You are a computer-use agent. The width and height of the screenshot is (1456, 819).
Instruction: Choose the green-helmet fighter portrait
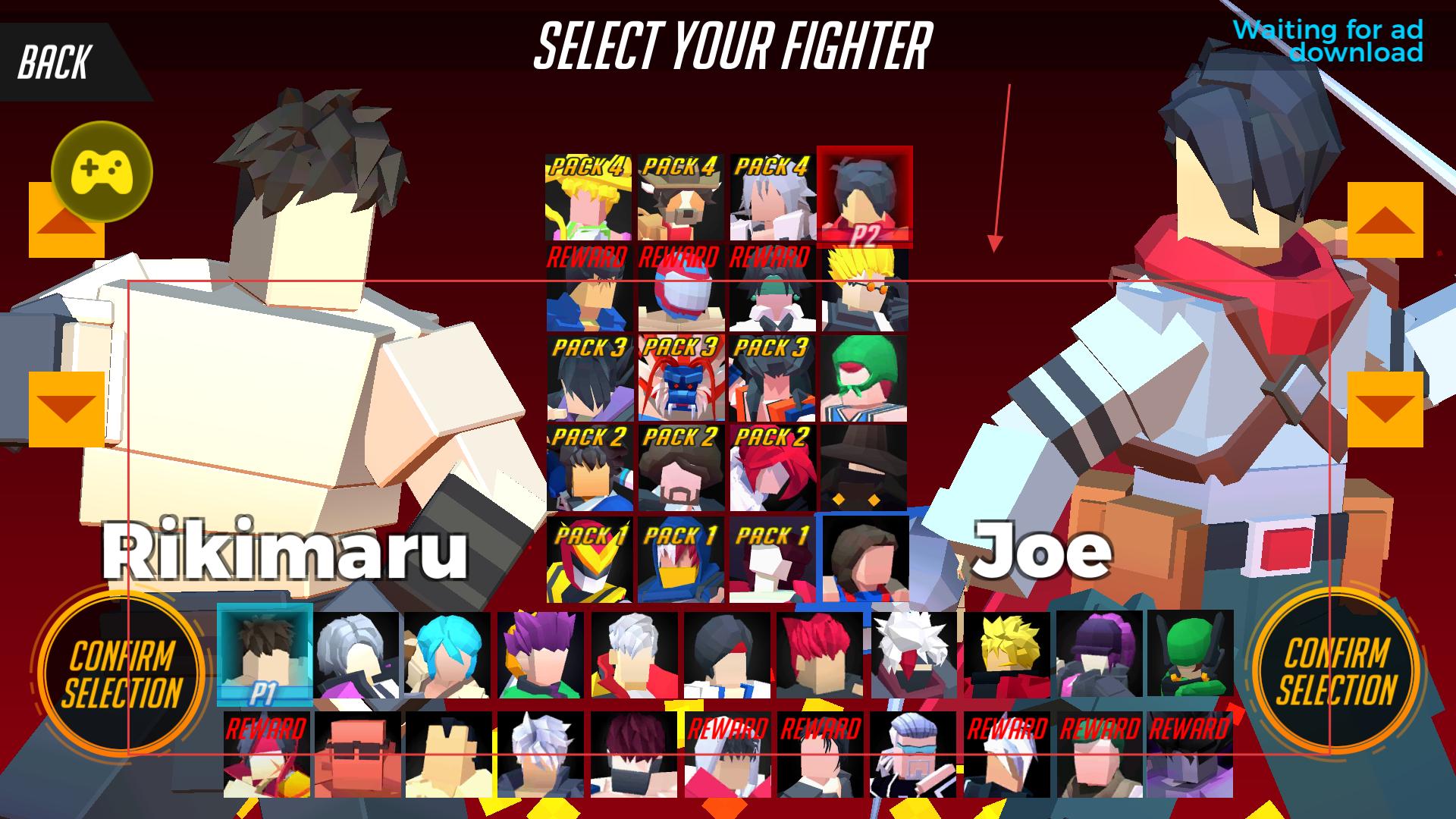[1190, 654]
